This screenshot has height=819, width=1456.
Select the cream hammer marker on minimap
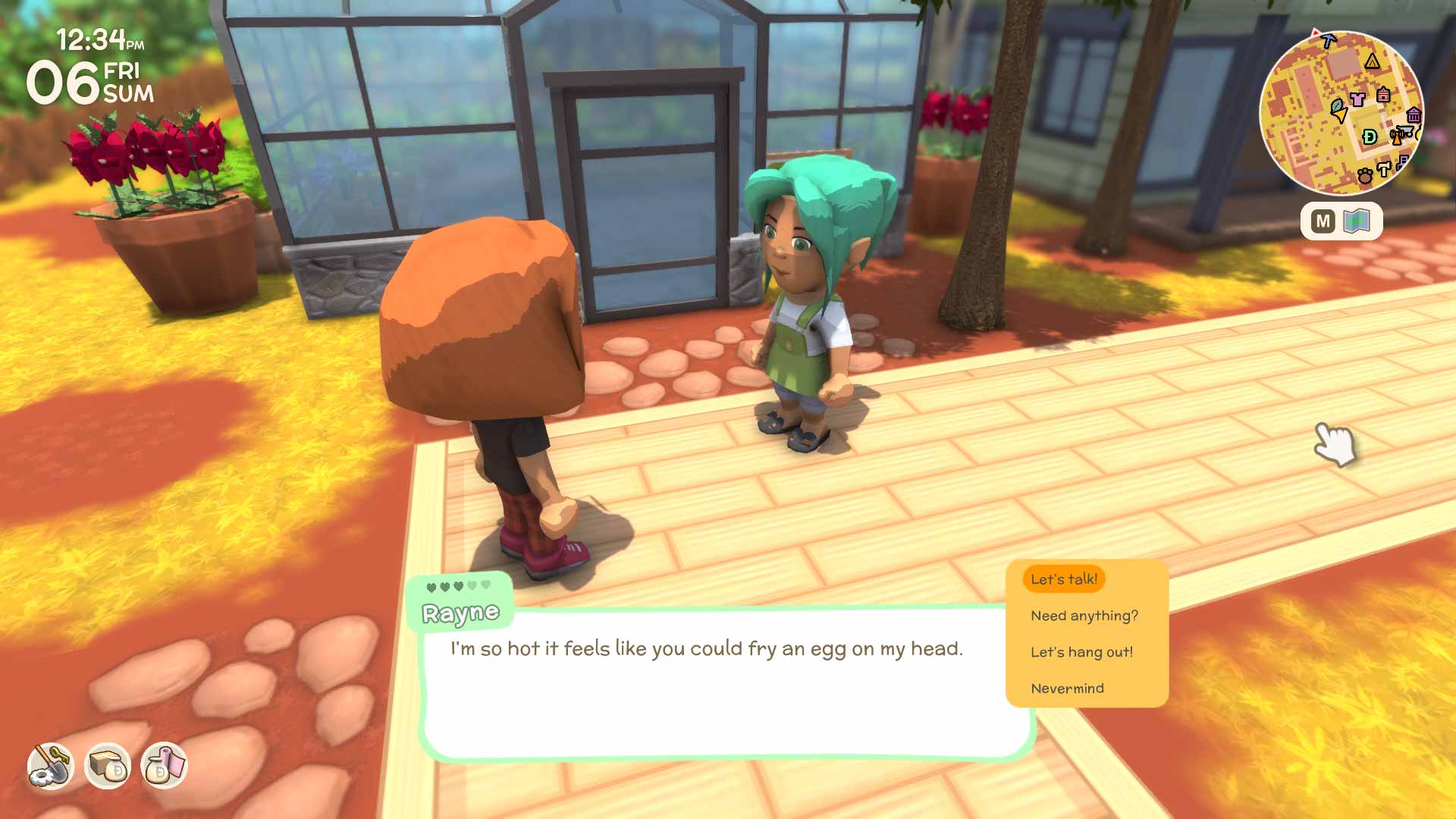1384,169
